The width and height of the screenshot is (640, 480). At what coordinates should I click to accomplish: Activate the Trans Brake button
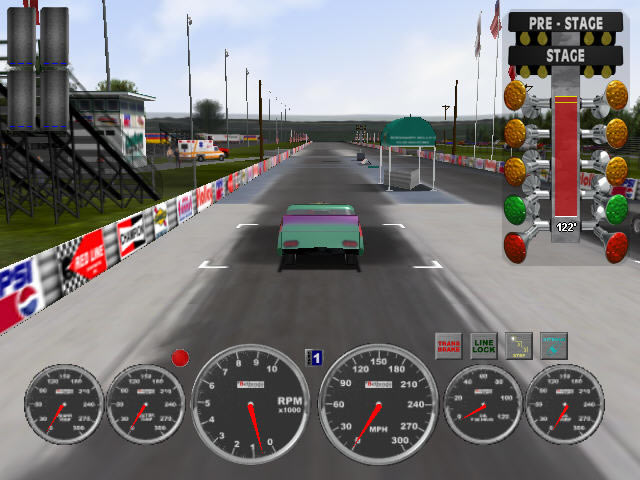pos(448,346)
